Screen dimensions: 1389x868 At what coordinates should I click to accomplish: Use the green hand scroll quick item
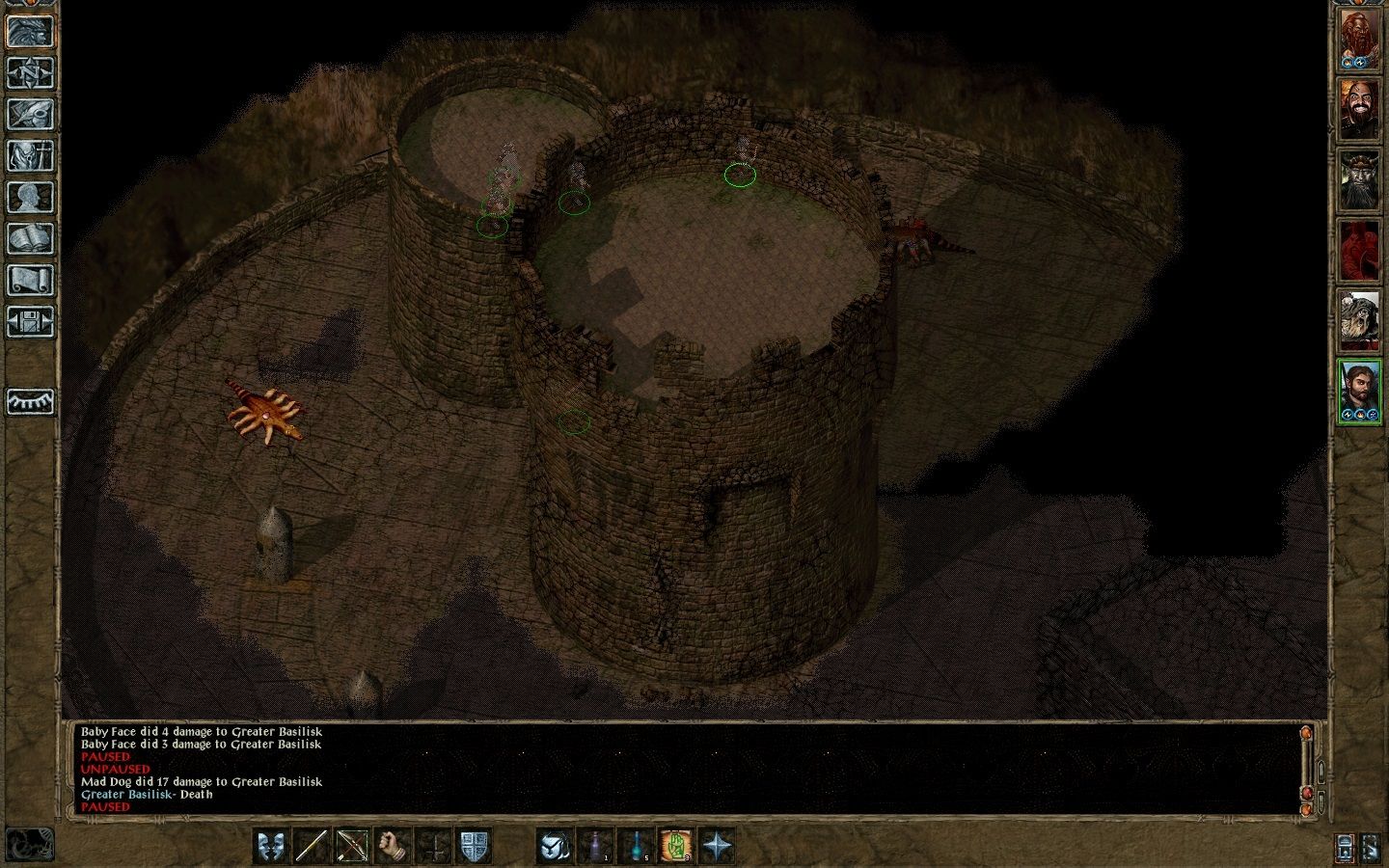(676, 846)
